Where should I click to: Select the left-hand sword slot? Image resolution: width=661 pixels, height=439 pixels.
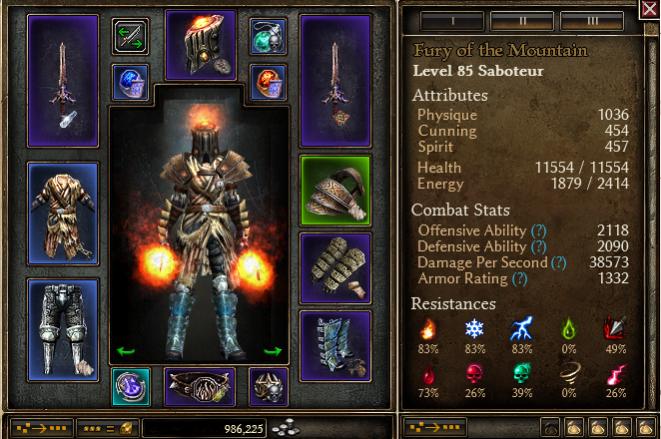coord(63,81)
